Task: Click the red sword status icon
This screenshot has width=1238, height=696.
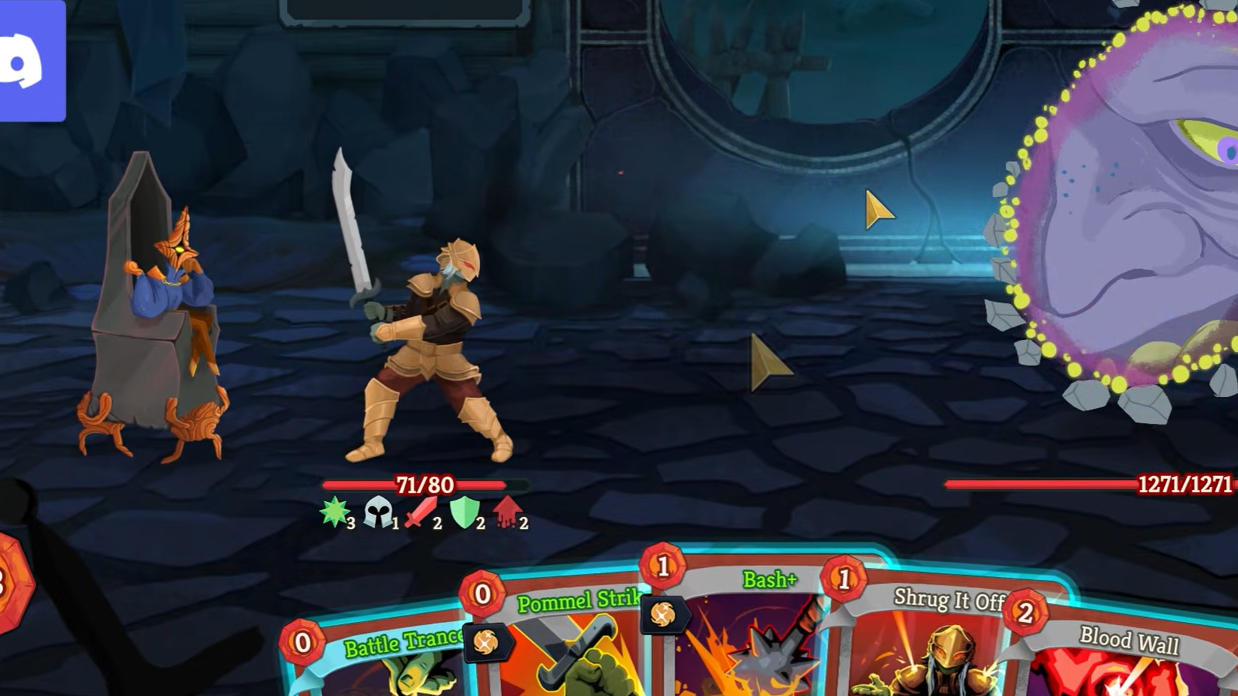Action: (x=421, y=512)
